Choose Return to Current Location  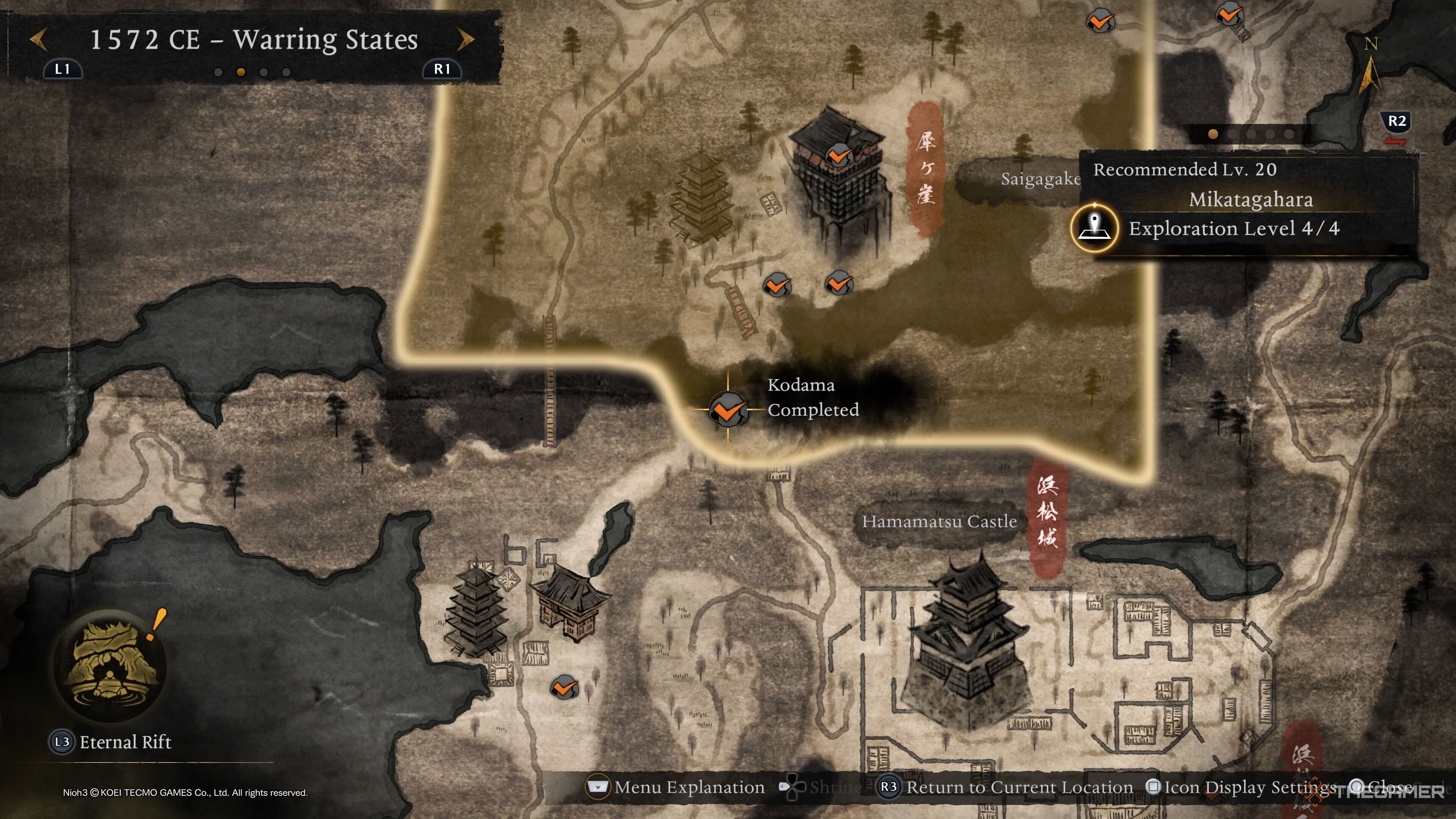click(1018, 787)
